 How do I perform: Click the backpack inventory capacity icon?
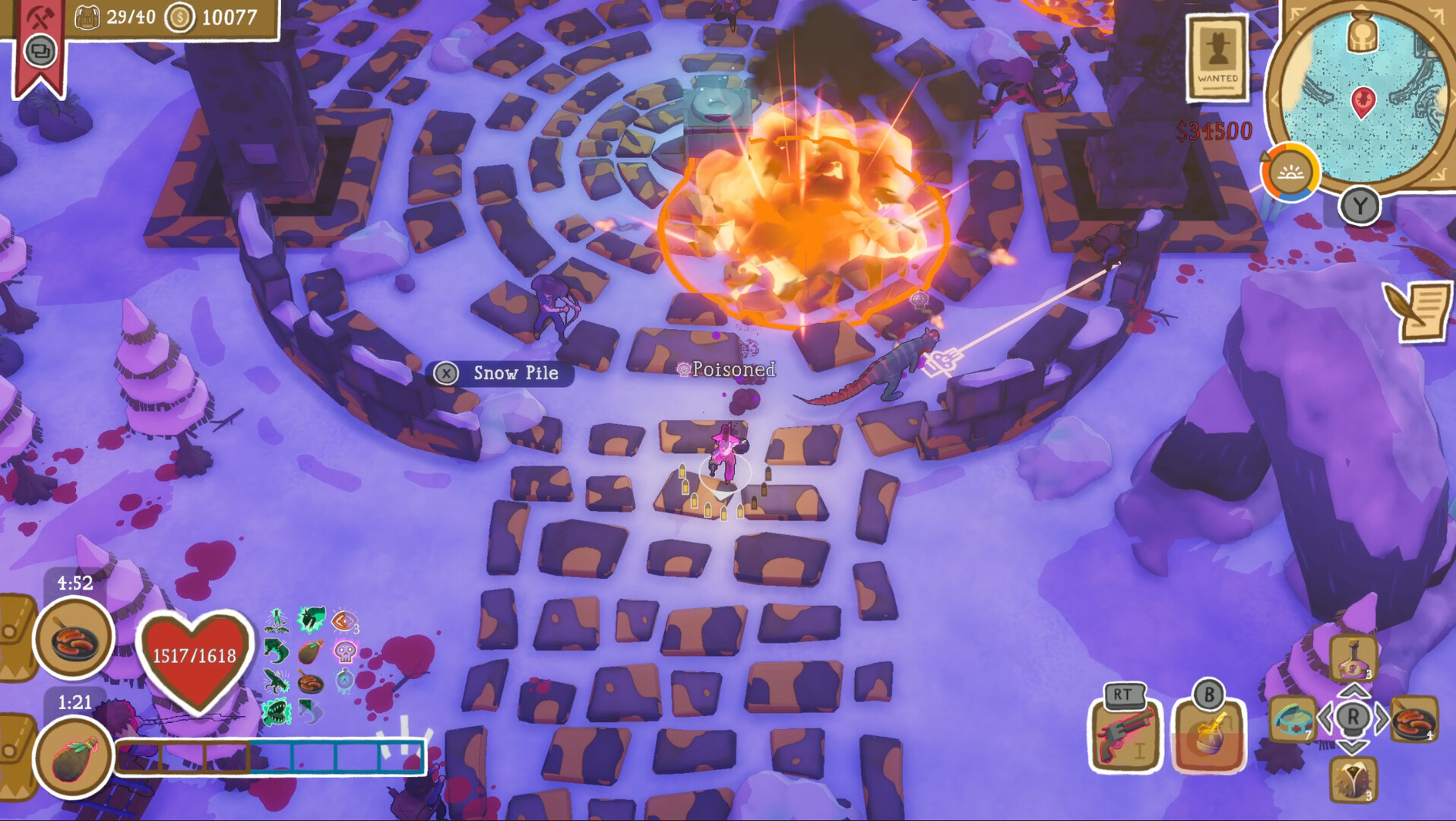pos(87,17)
